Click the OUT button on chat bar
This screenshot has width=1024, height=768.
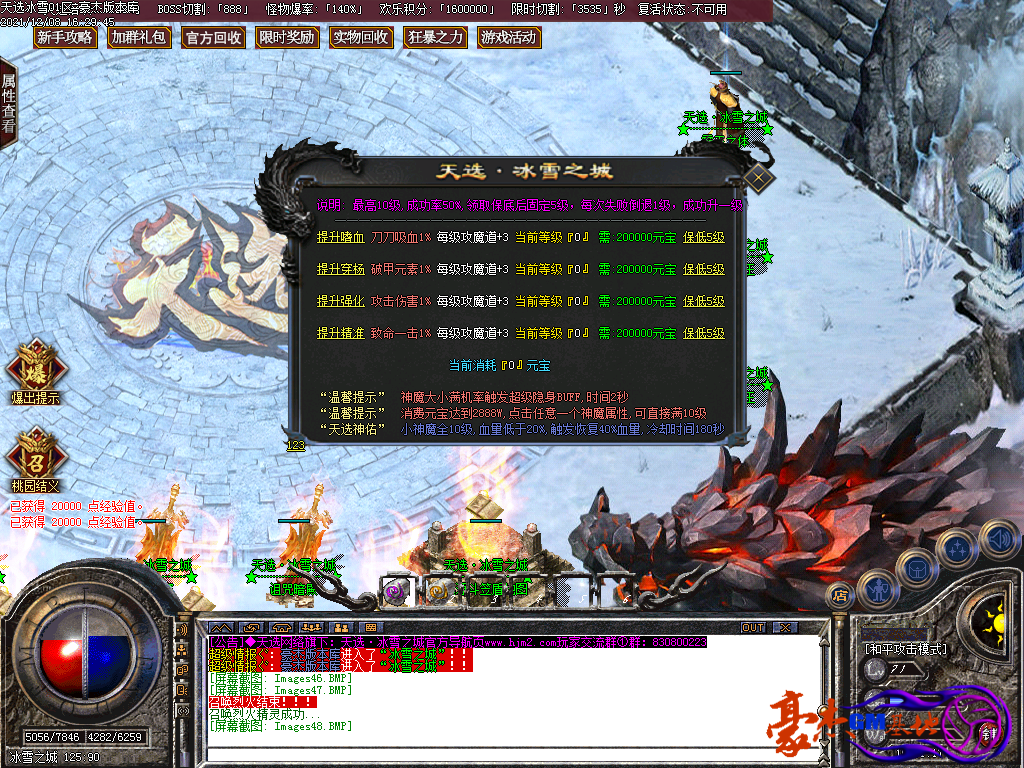[x=752, y=627]
